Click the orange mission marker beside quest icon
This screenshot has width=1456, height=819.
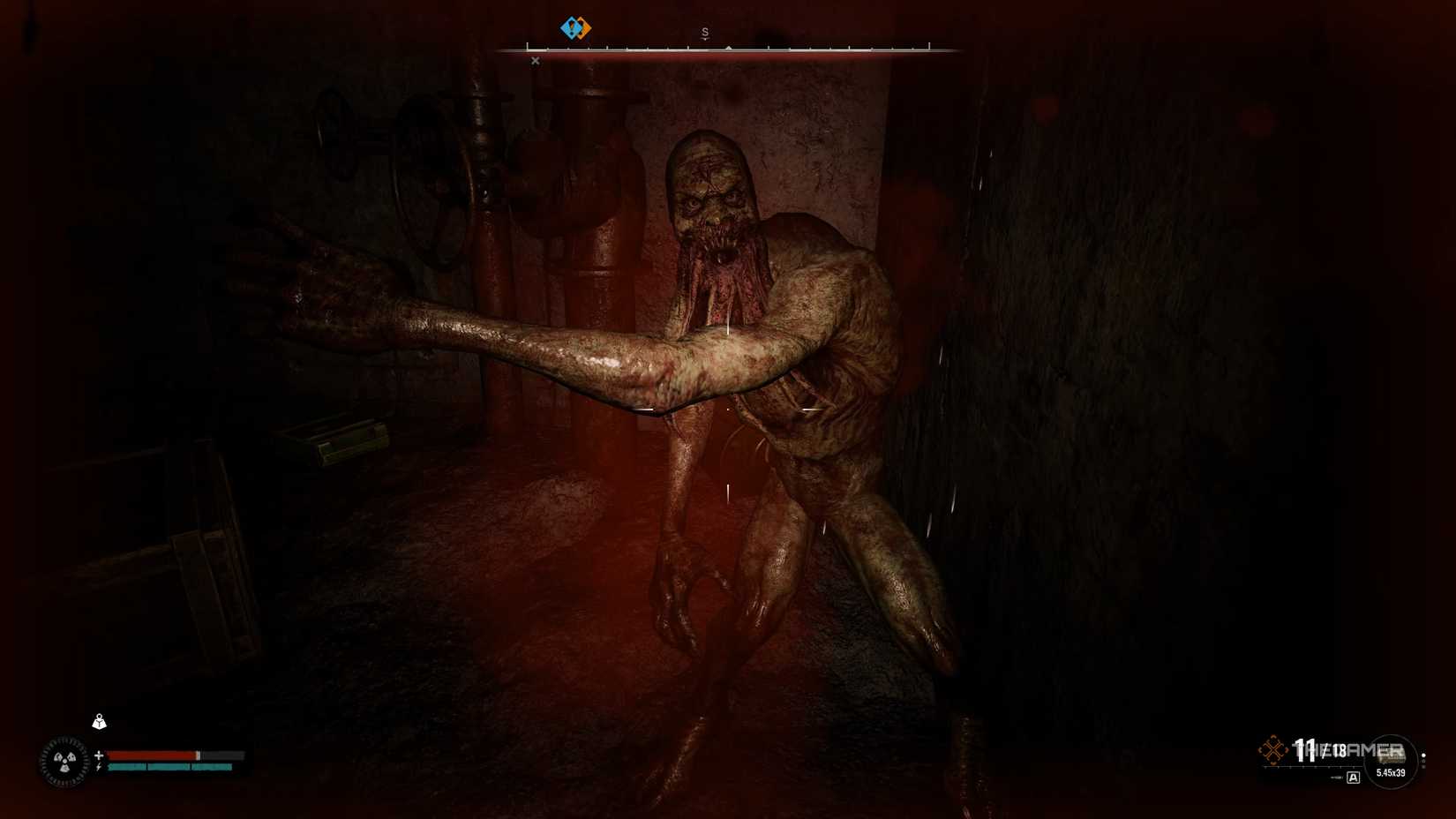pyautogui.click(x=585, y=28)
